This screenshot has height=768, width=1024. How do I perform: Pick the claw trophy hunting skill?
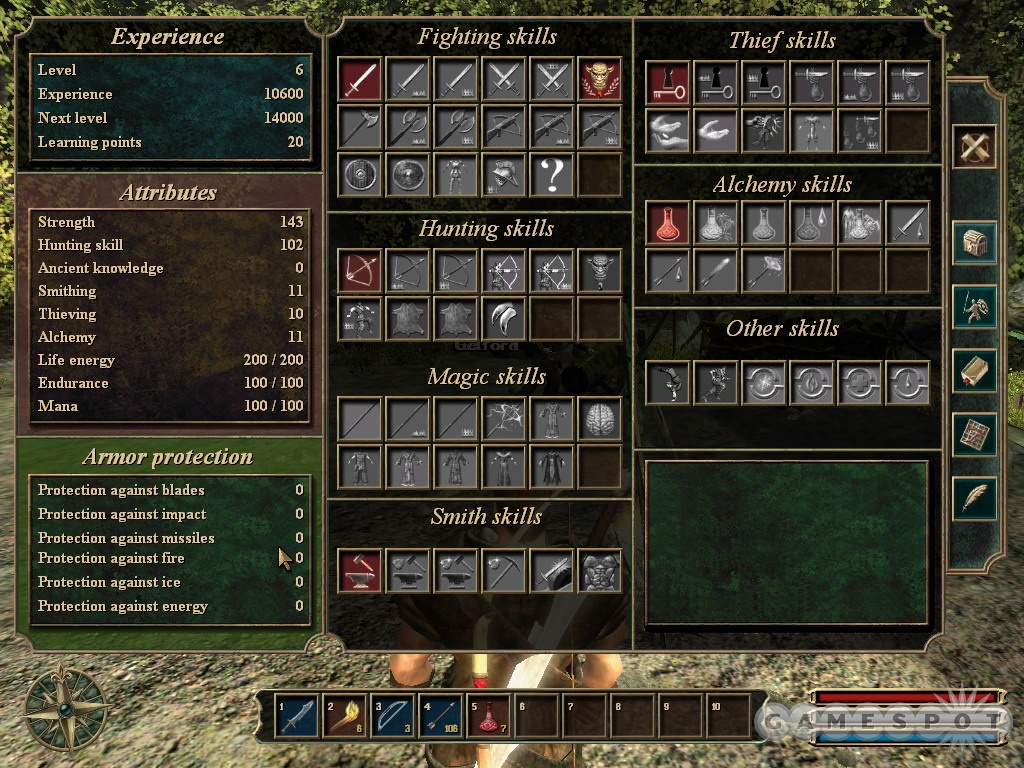coord(504,319)
